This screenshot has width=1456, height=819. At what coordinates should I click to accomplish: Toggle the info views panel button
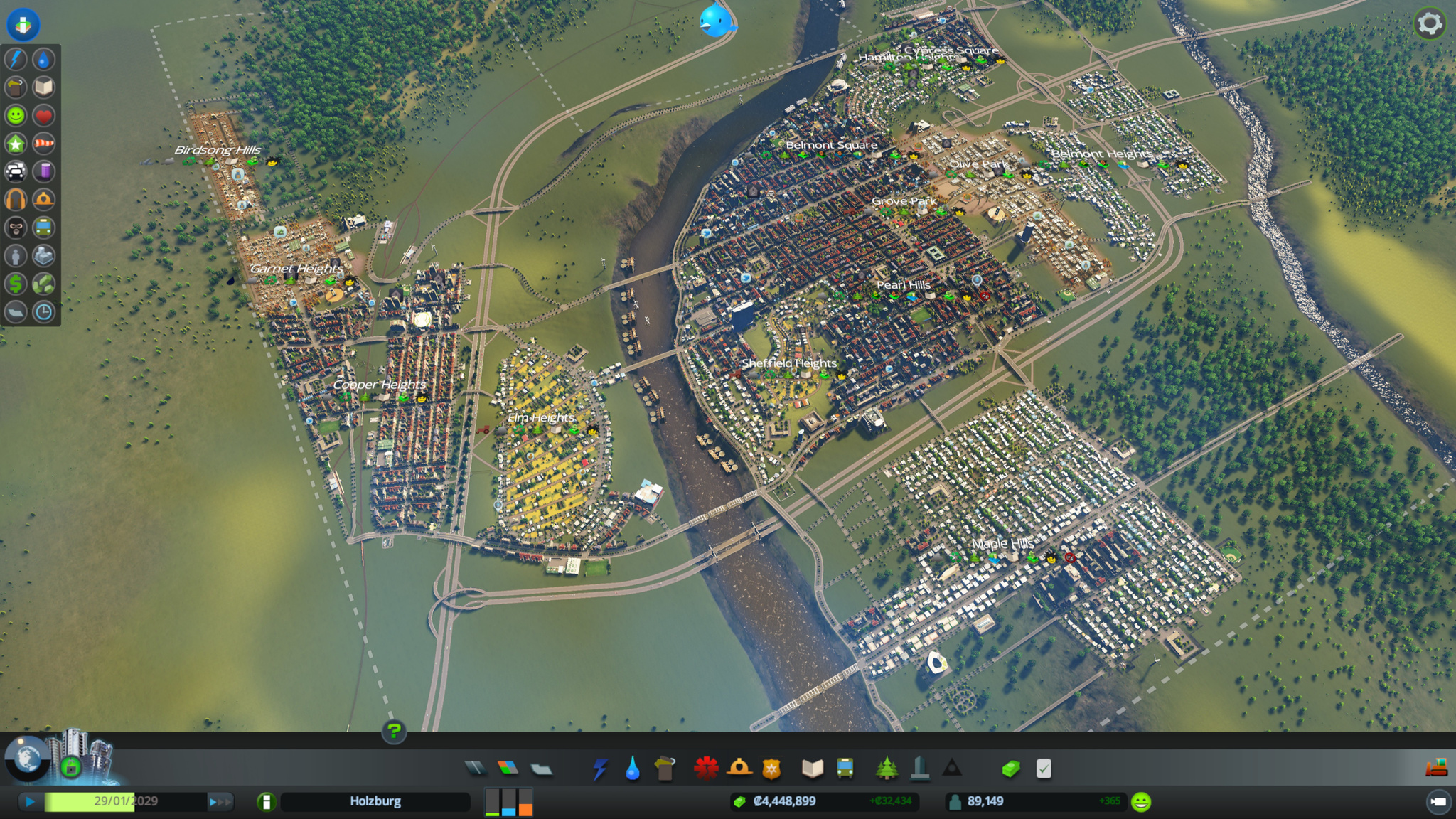(23, 24)
